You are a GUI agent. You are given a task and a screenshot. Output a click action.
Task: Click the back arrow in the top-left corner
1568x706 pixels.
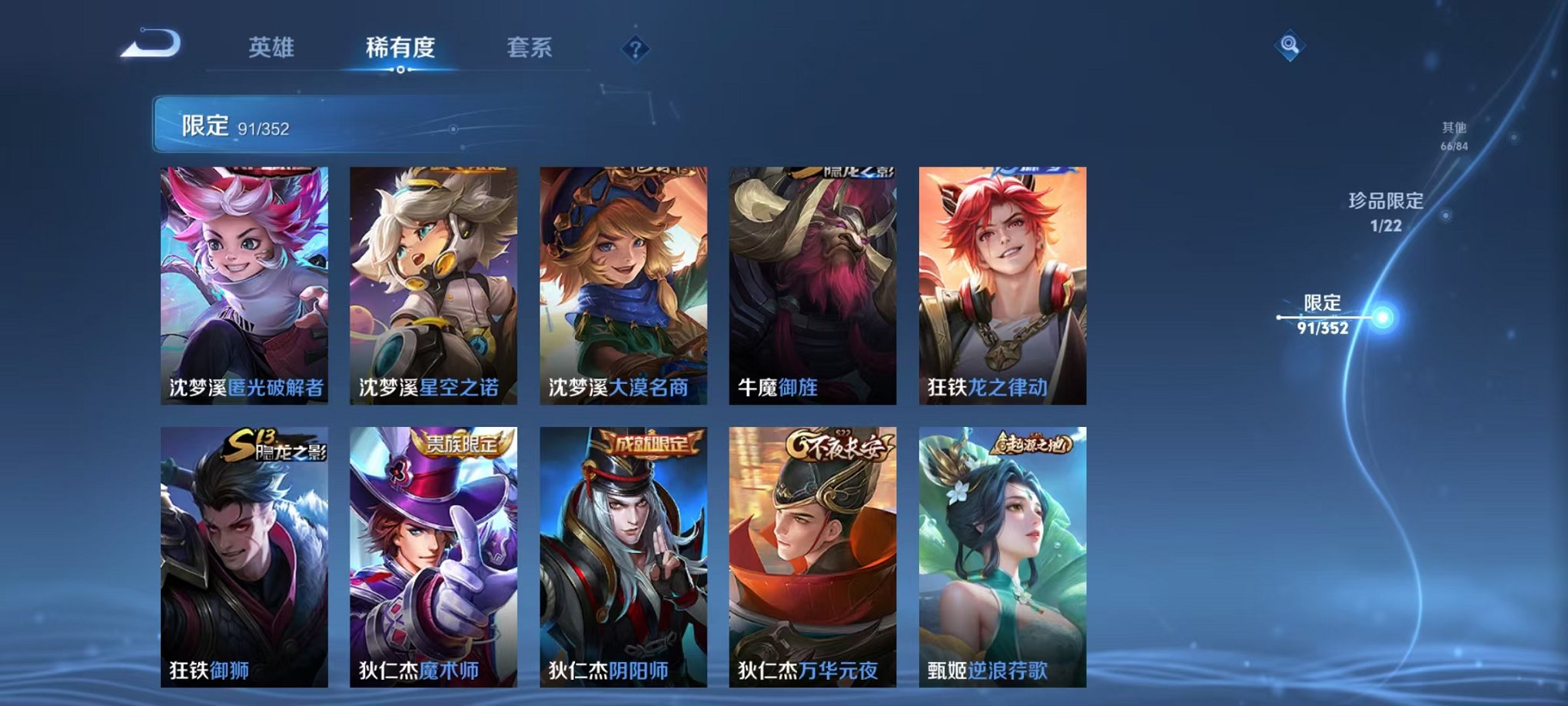[151, 44]
